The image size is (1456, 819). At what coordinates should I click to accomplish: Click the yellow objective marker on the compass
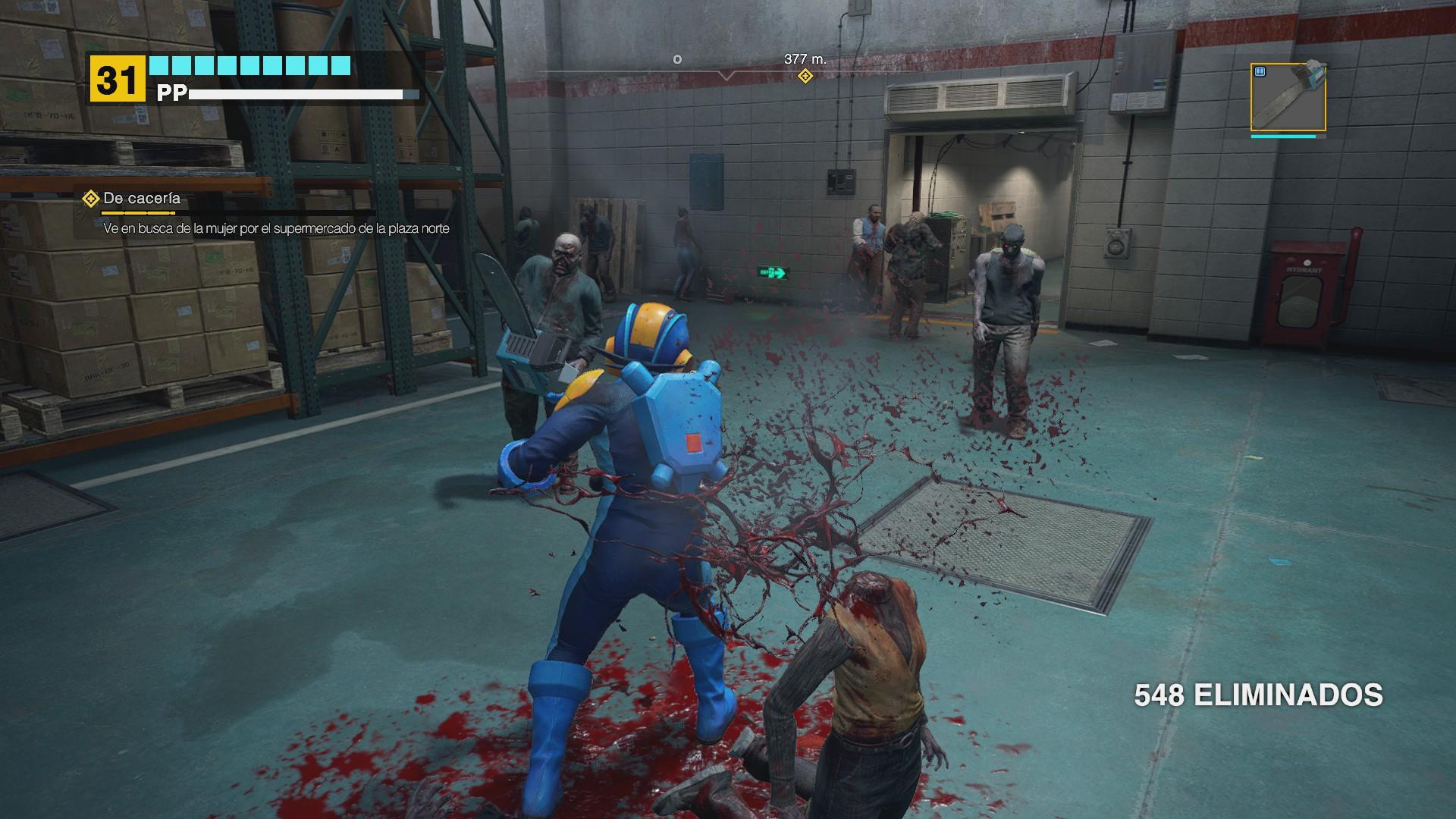(x=805, y=76)
